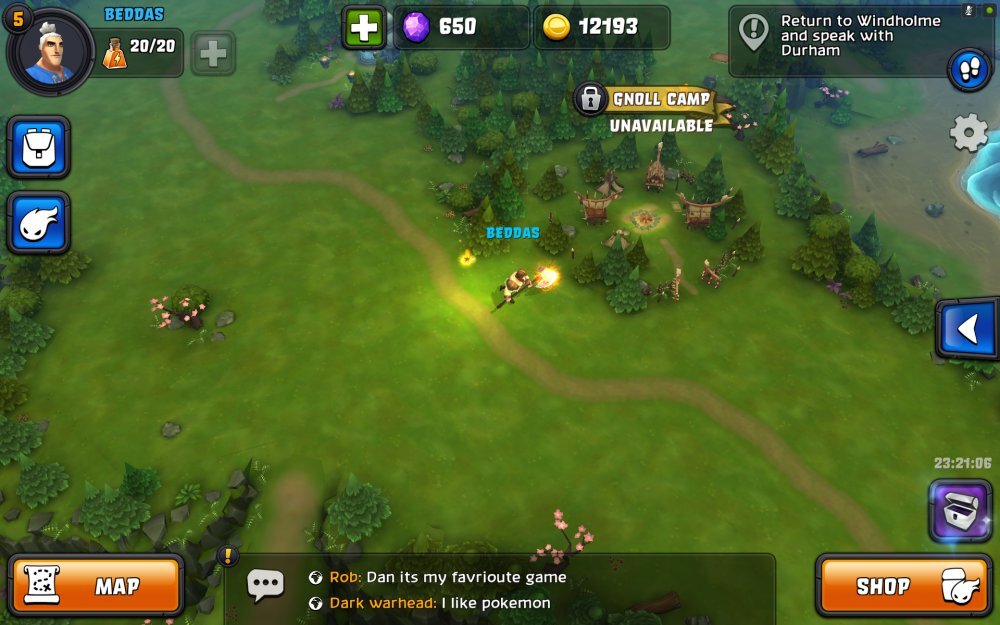The height and width of the screenshot is (625, 1000).
Task: Open the Map button
Action: point(96,586)
